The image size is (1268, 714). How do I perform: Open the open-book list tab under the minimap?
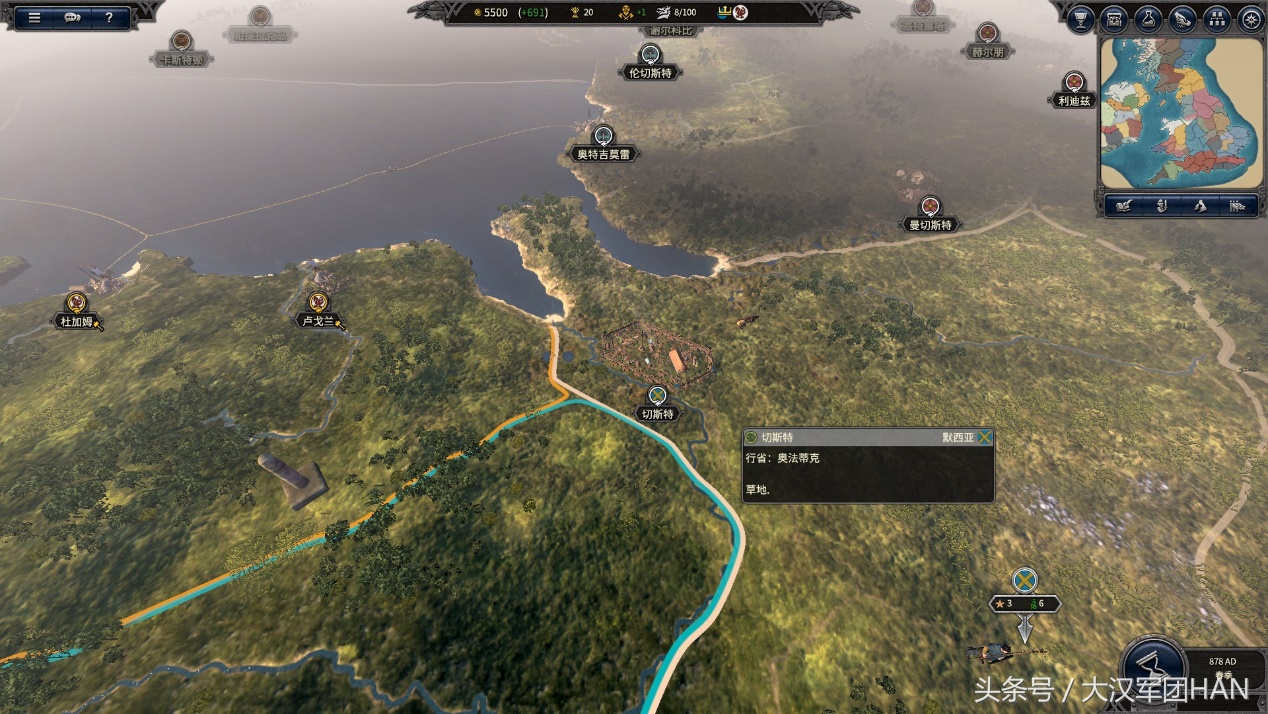coord(1123,205)
